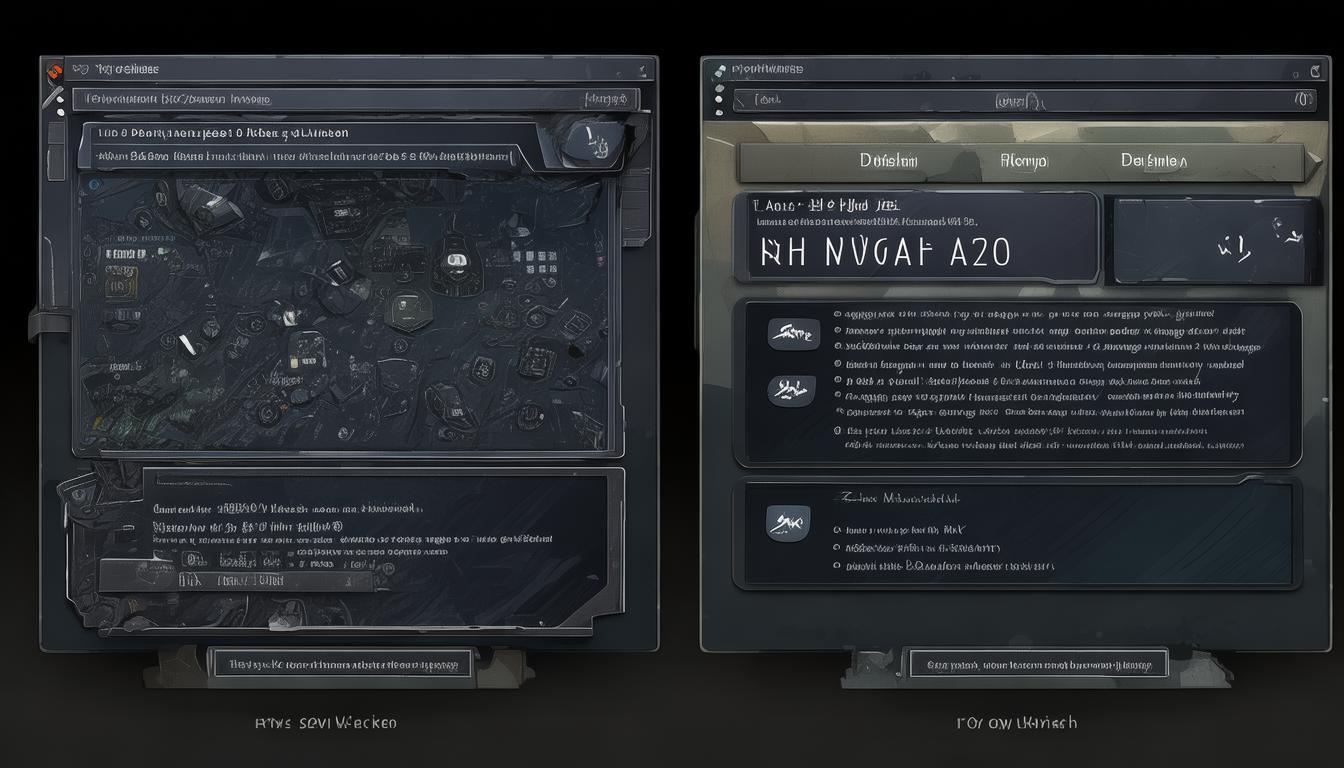Viewport: 1344px width, 768px height.
Task: Select the highlighted row under the left window's map
Action: (x=236, y=579)
